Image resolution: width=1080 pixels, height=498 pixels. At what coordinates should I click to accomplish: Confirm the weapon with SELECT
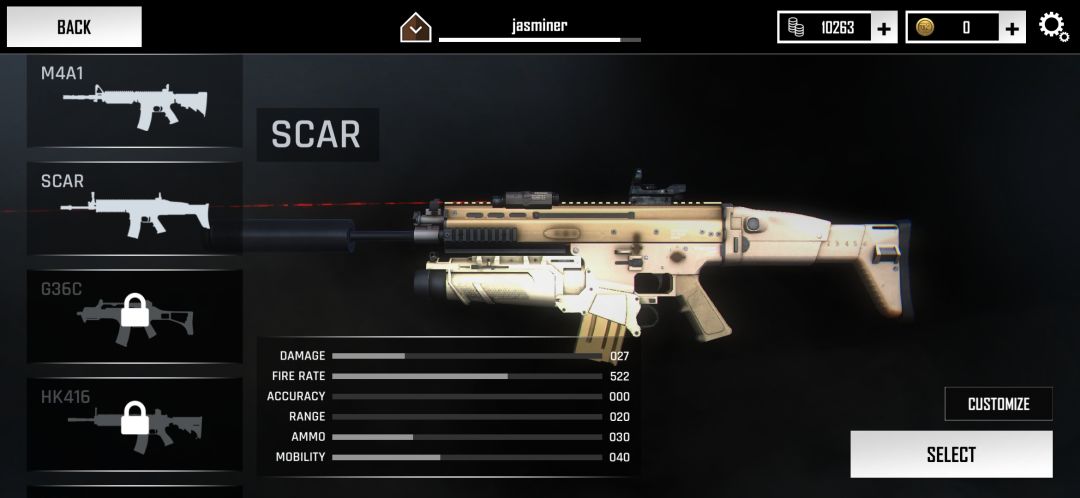click(951, 455)
